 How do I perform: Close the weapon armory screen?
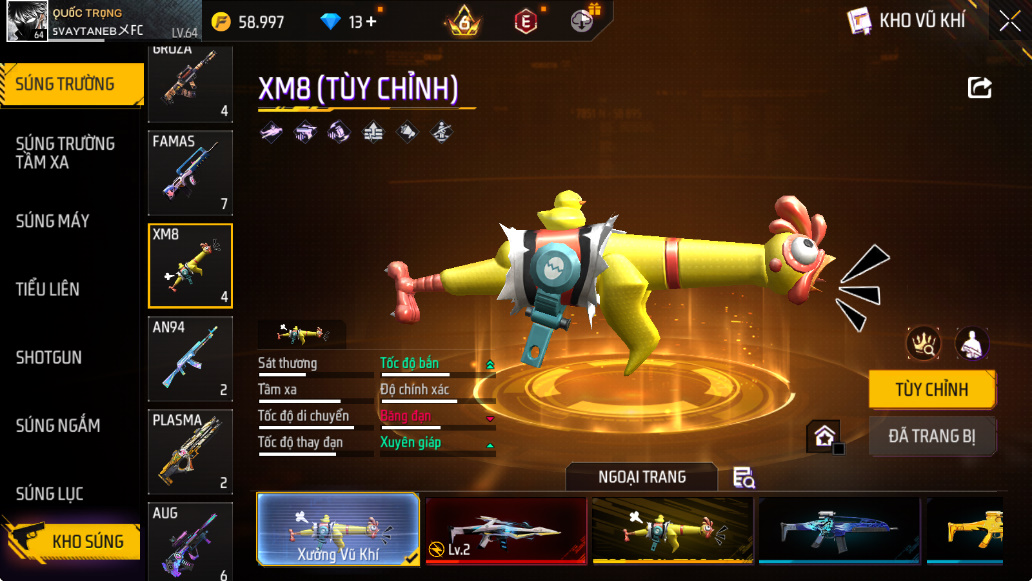(1009, 21)
